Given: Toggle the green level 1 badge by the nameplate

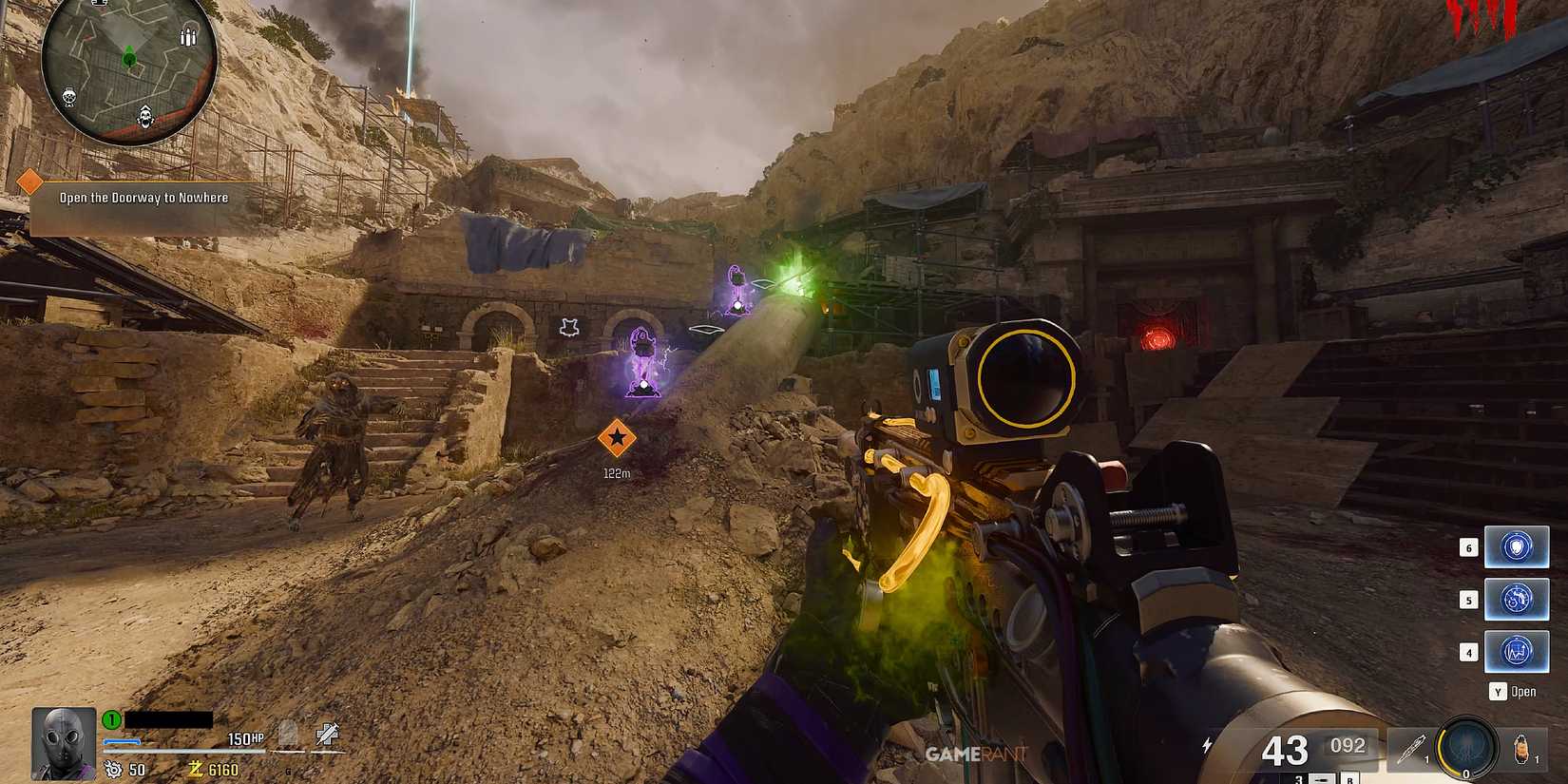Looking at the screenshot, I should tap(109, 718).
